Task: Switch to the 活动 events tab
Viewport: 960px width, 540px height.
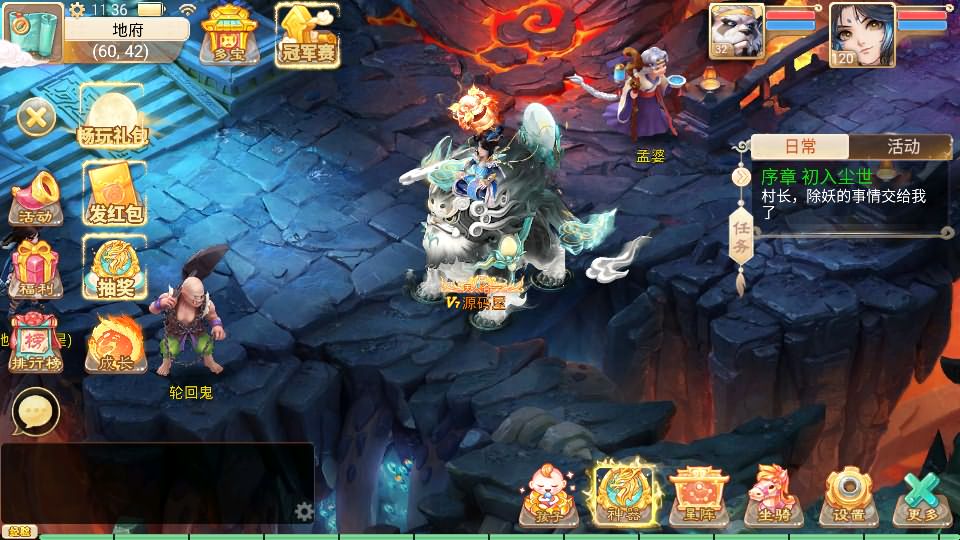Action: [x=903, y=146]
